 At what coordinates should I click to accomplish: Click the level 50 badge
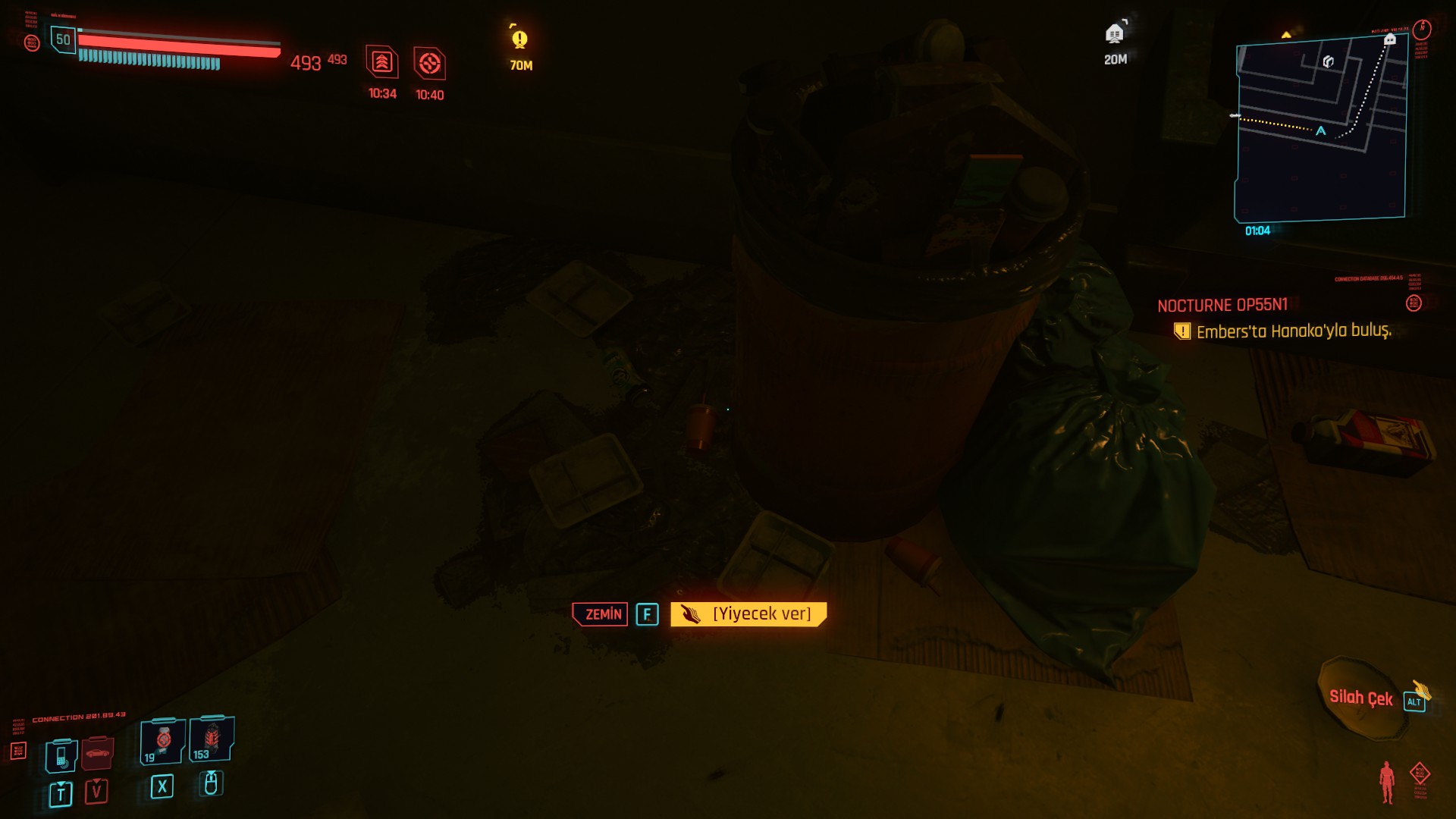63,39
